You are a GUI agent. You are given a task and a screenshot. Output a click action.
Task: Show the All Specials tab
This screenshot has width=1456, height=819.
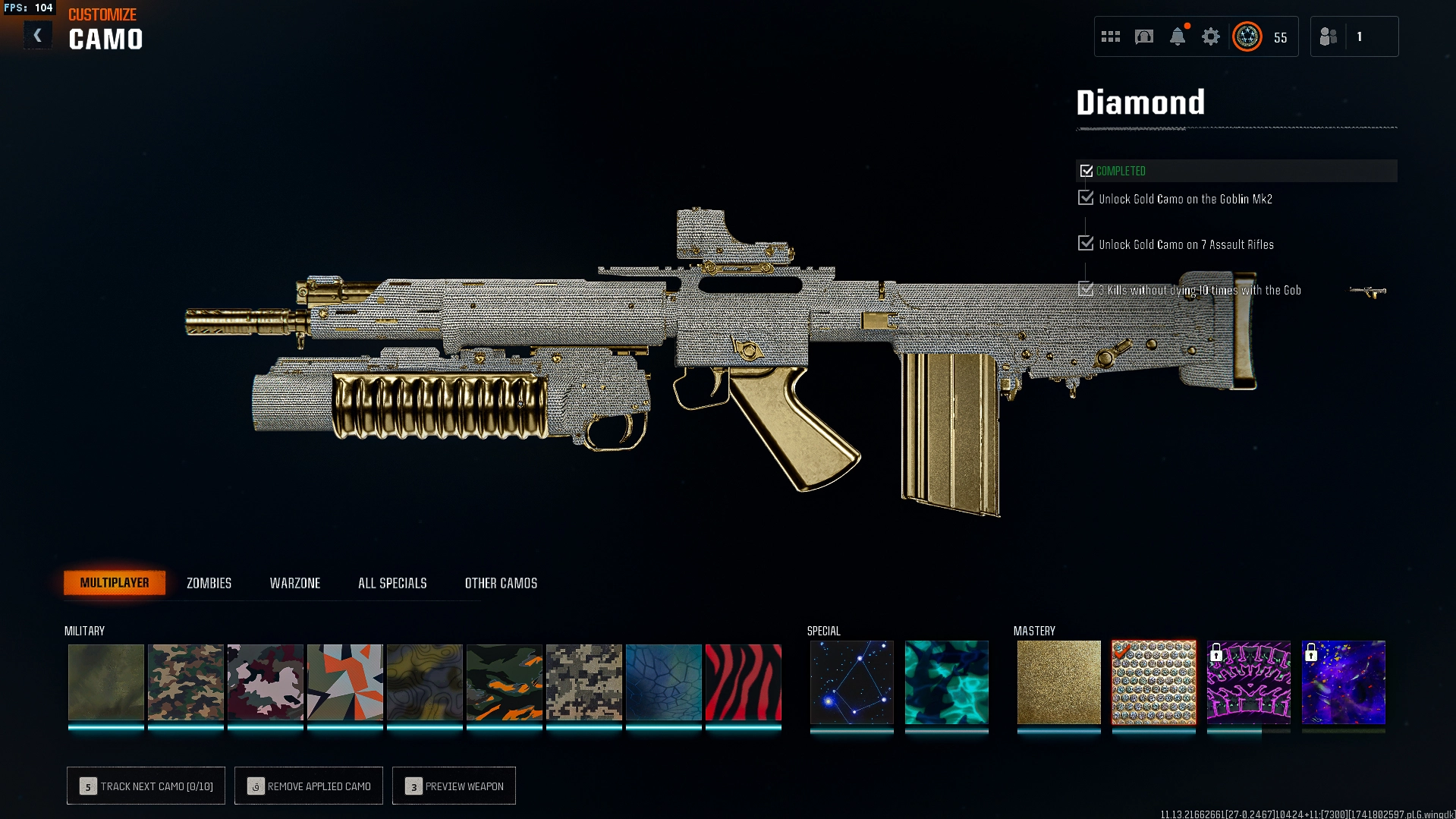tap(392, 583)
